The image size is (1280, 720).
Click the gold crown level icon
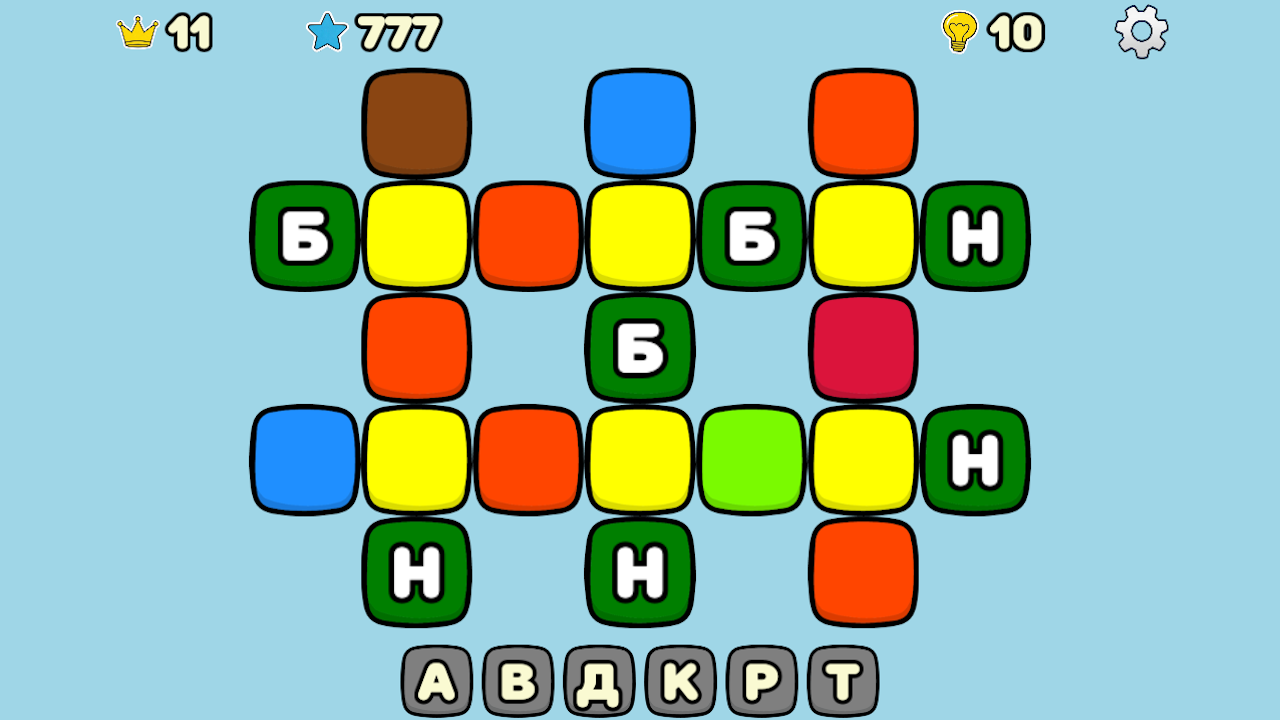pos(138,33)
